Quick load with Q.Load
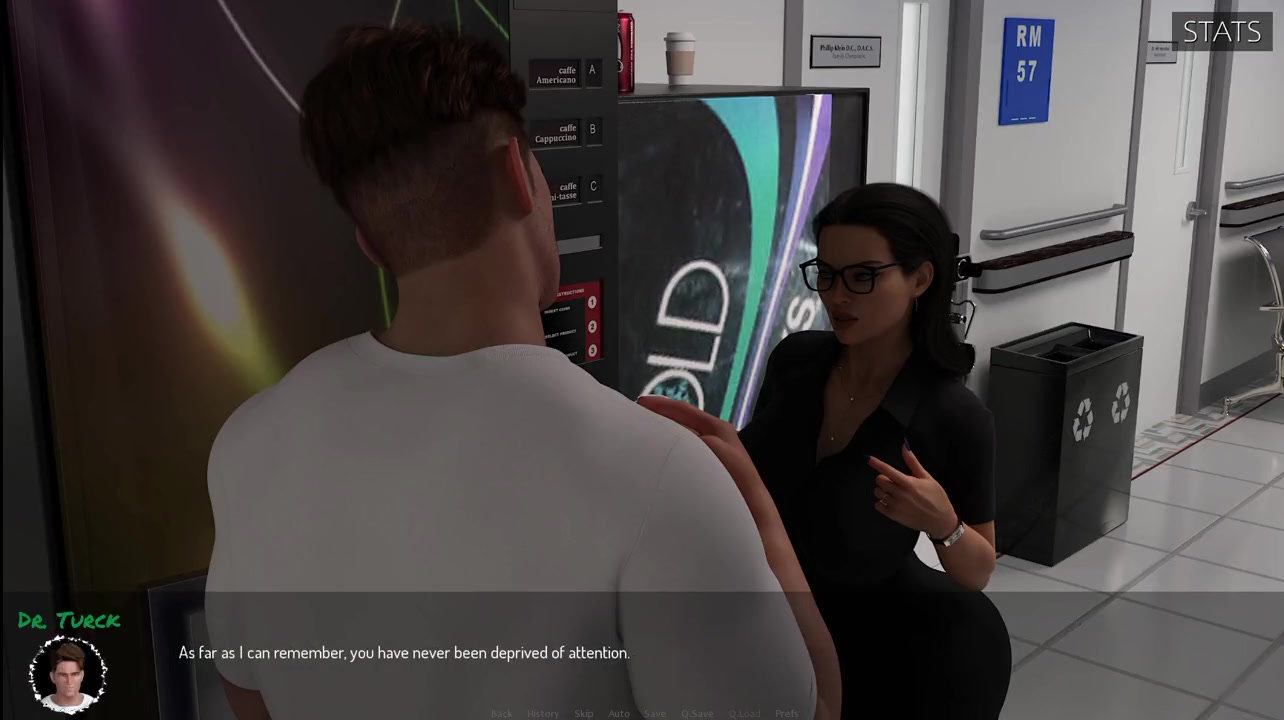1284x720 pixels. (744, 713)
